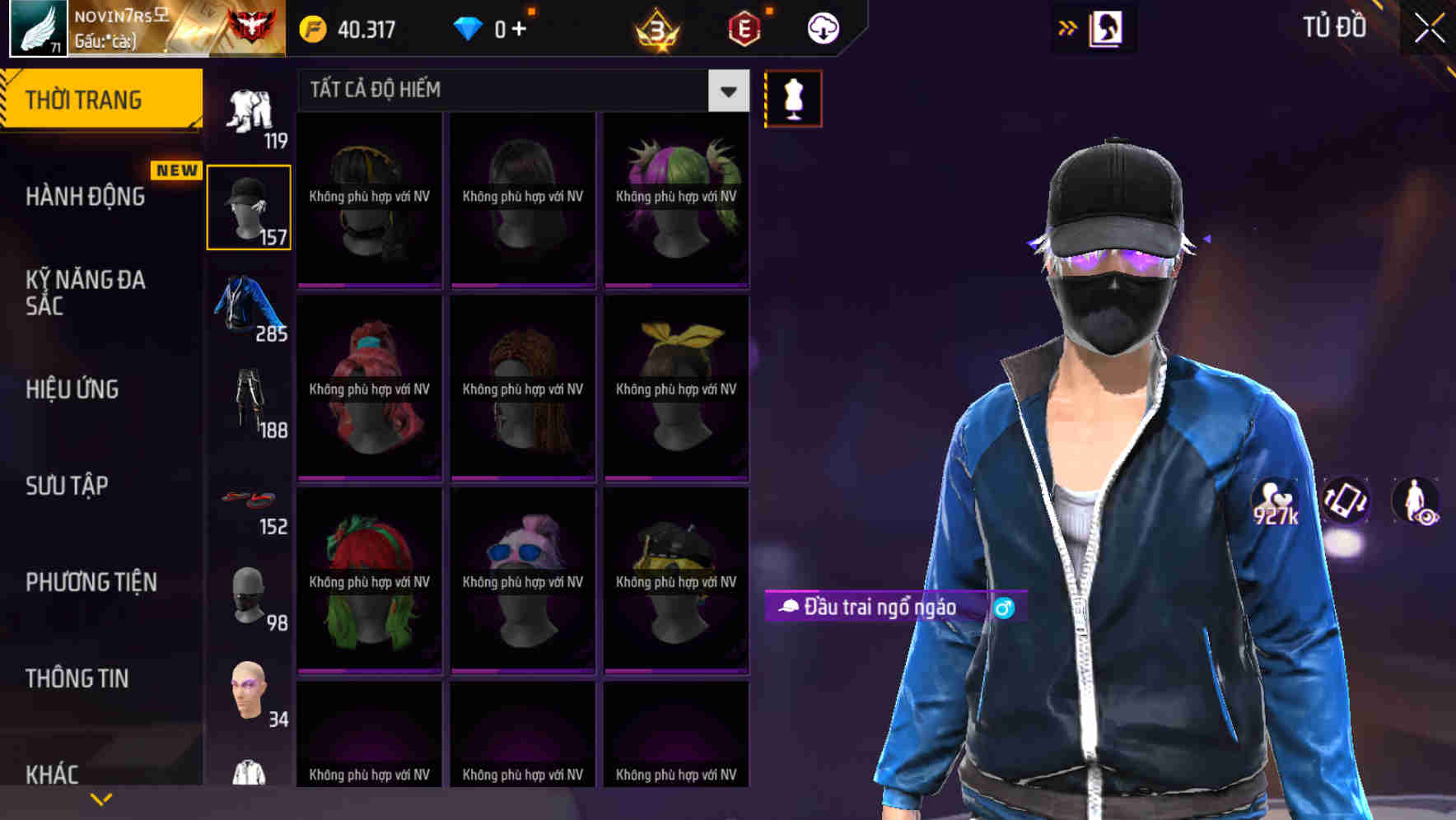Collapse the double-chevron panel toggle near top right
The image size is (1456, 820).
point(1067,26)
